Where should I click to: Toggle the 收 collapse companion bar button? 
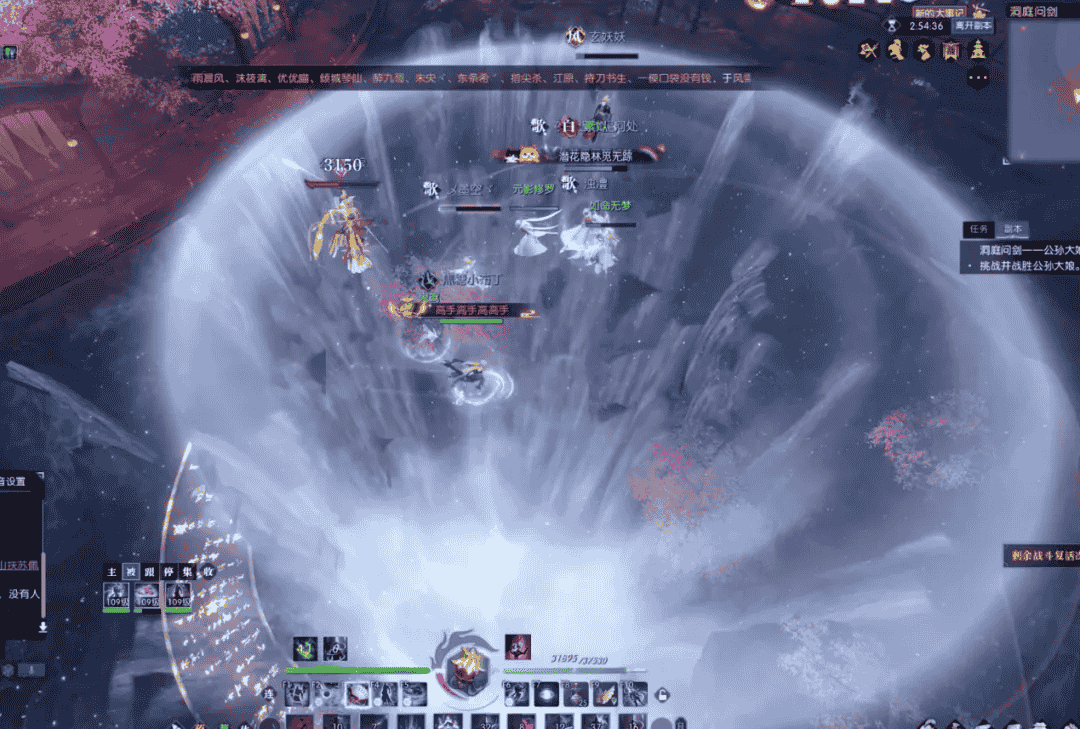(210, 571)
